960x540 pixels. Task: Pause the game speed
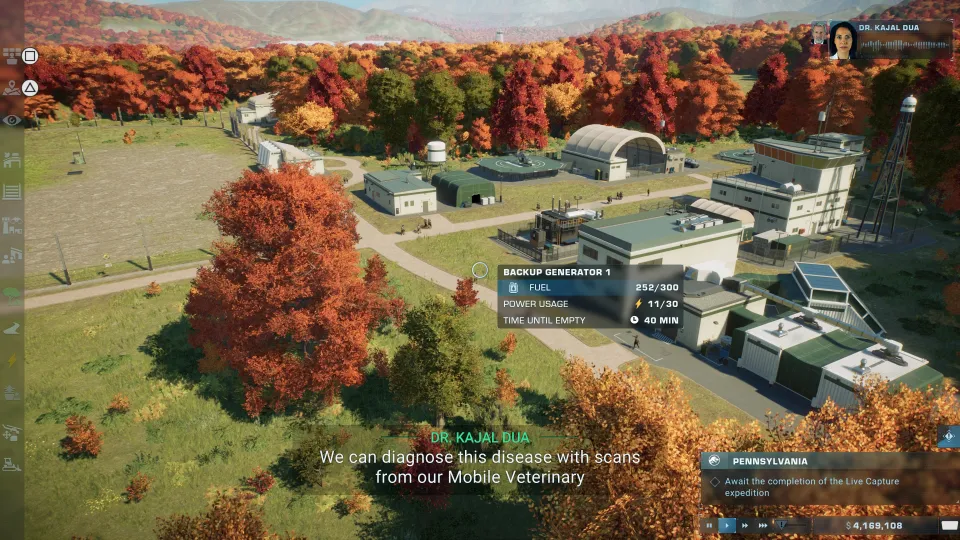[710, 525]
